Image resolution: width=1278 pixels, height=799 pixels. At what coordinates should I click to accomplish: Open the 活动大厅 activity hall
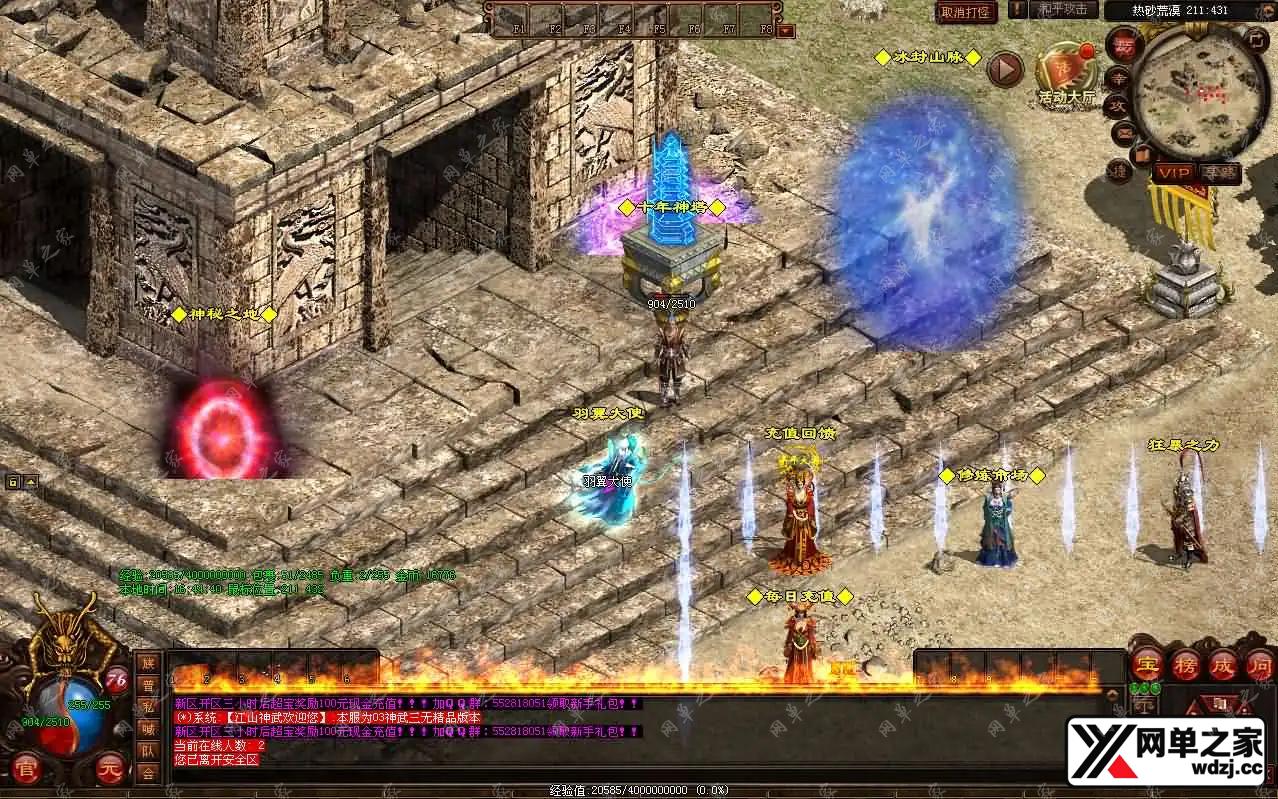pyautogui.click(x=1065, y=71)
